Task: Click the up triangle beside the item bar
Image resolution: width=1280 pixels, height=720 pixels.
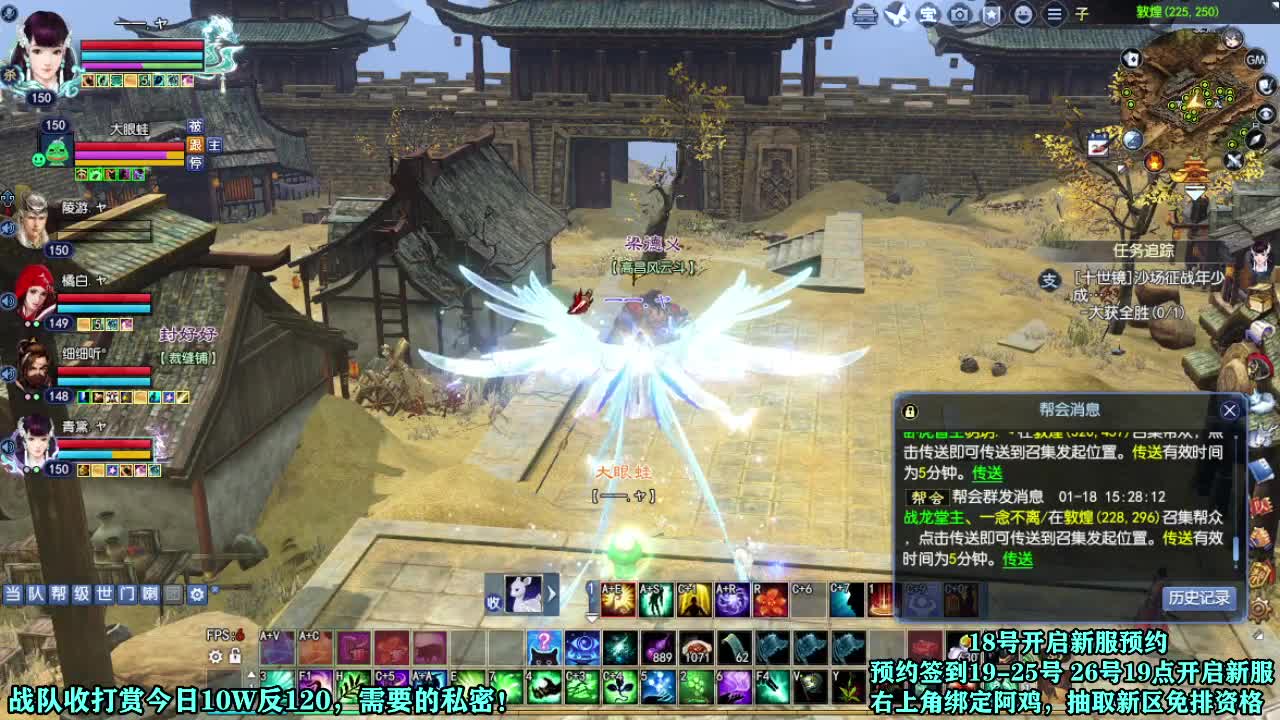Action: pos(251,674)
